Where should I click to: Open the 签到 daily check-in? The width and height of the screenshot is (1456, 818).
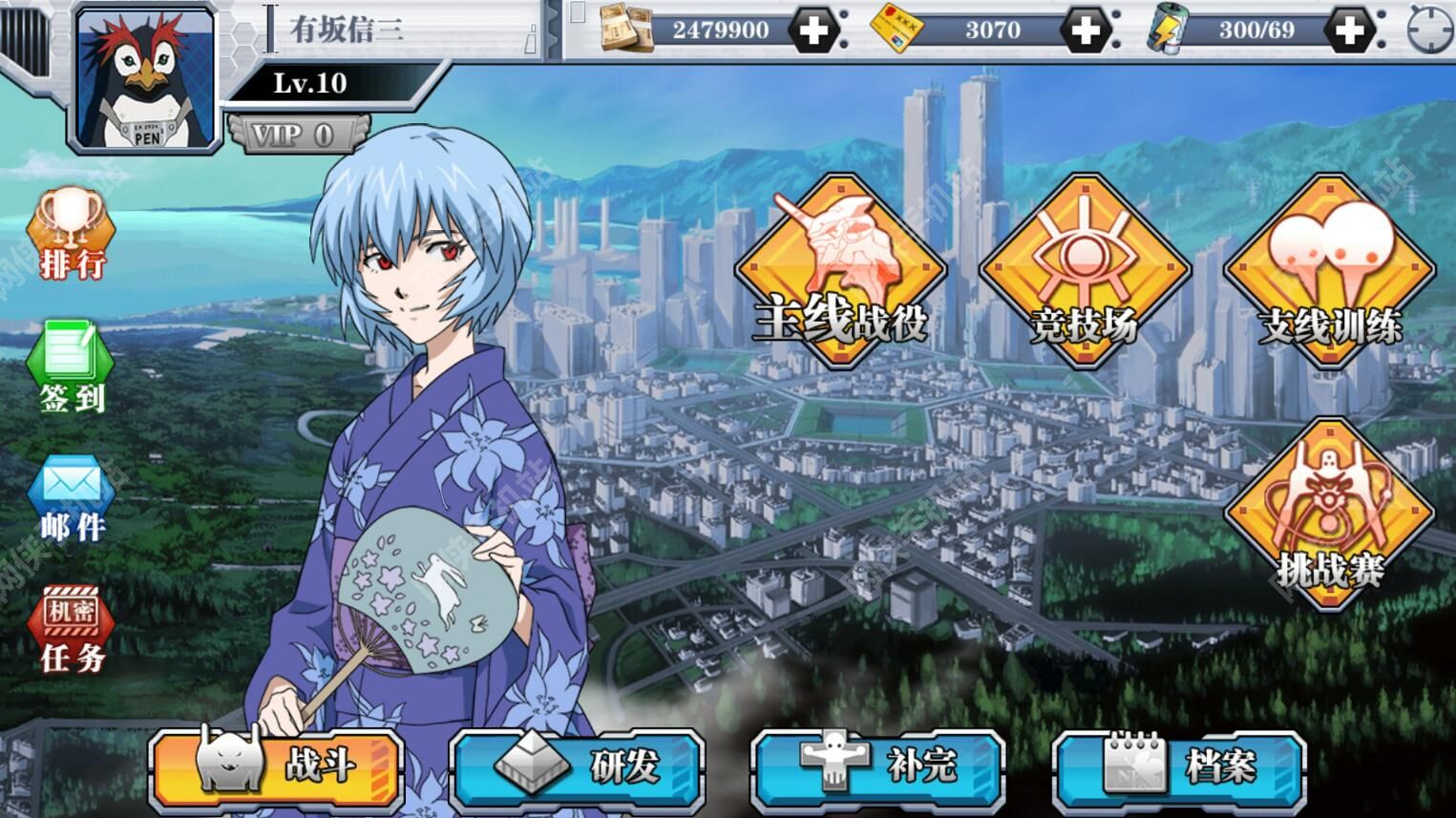click(x=72, y=367)
